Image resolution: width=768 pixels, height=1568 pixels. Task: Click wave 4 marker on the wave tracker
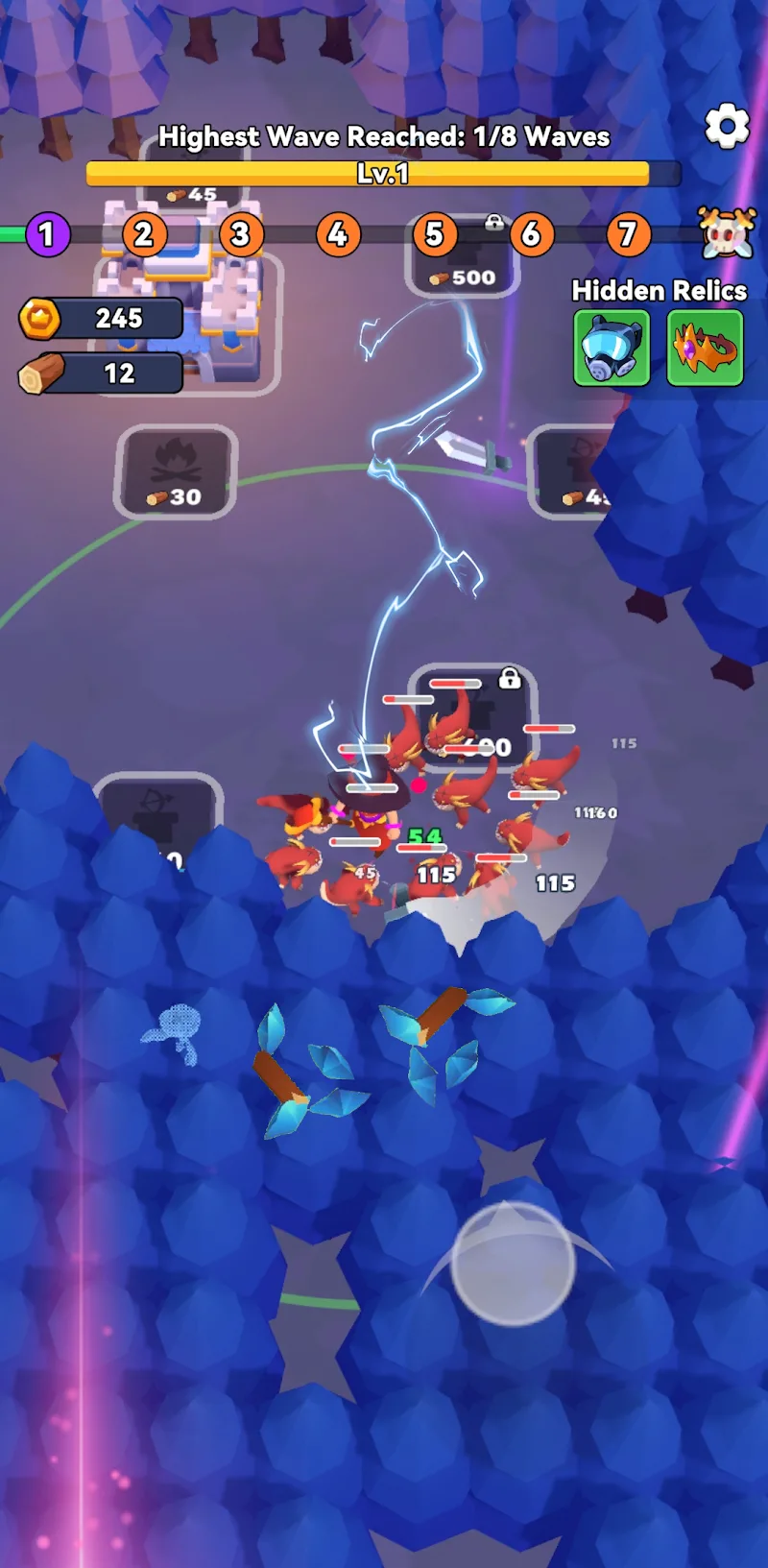[338, 234]
